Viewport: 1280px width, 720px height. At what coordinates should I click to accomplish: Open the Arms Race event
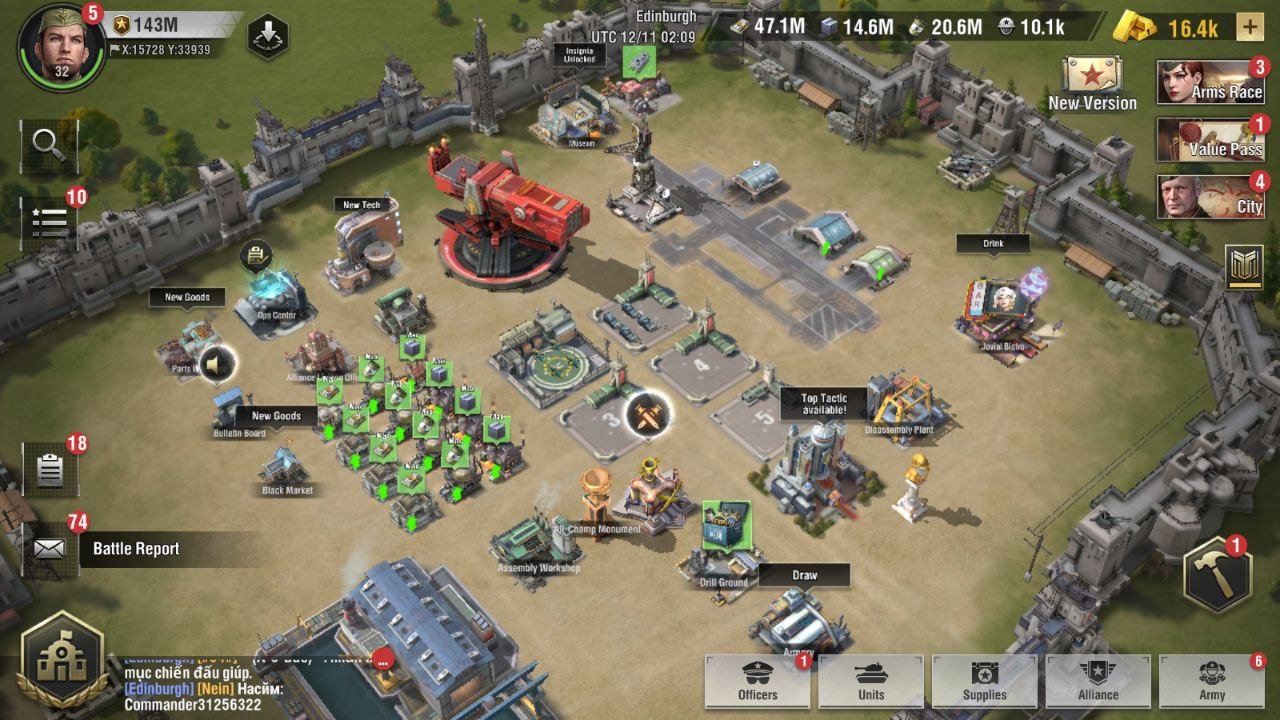pos(1212,82)
